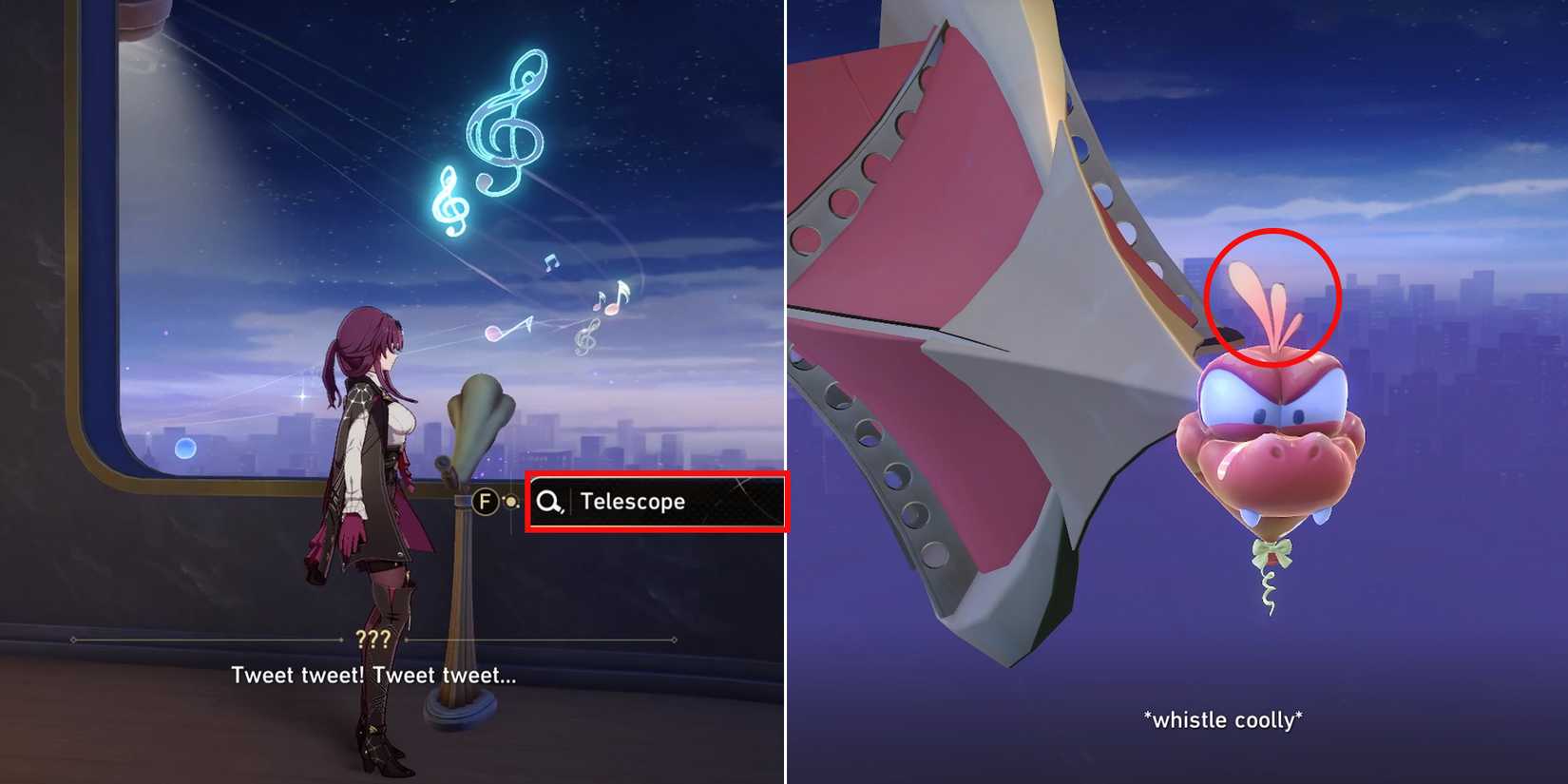This screenshot has width=1568, height=784.
Task: Open the ??? speaker name label
Action: (377, 638)
